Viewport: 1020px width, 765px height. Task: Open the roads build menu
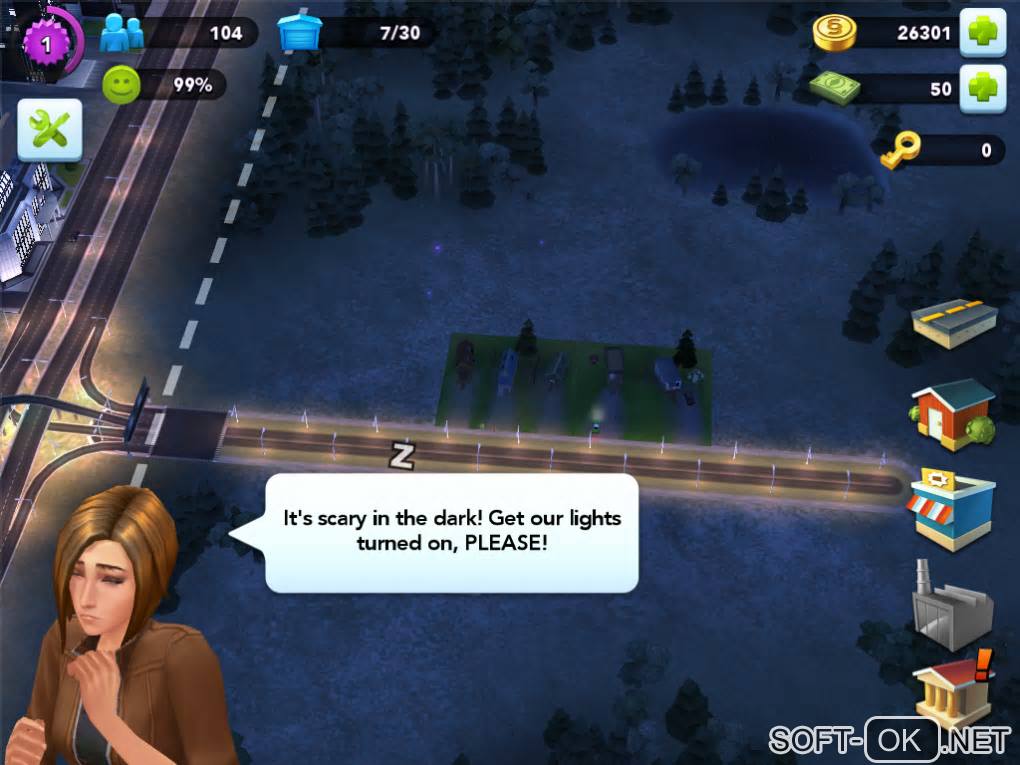coord(954,322)
